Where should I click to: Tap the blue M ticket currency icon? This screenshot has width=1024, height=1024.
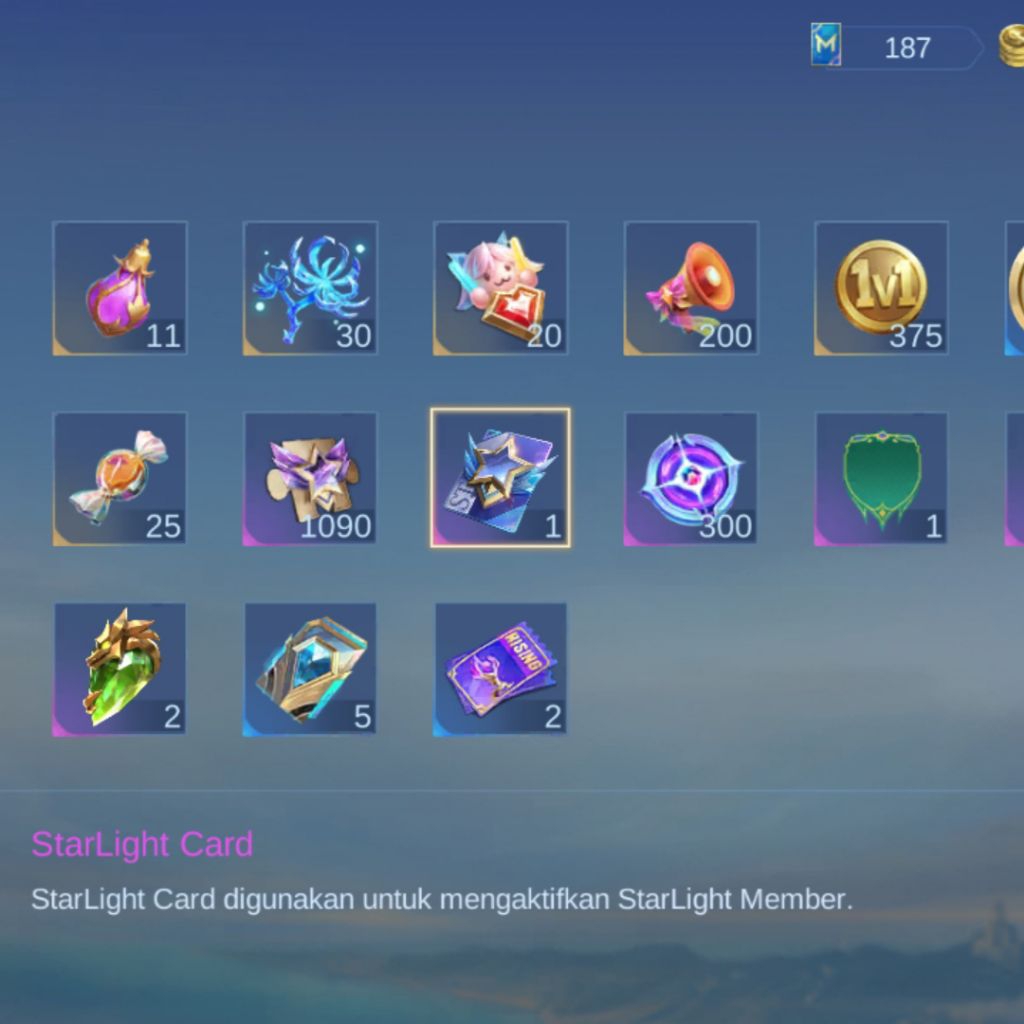click(x=826, y=46)
